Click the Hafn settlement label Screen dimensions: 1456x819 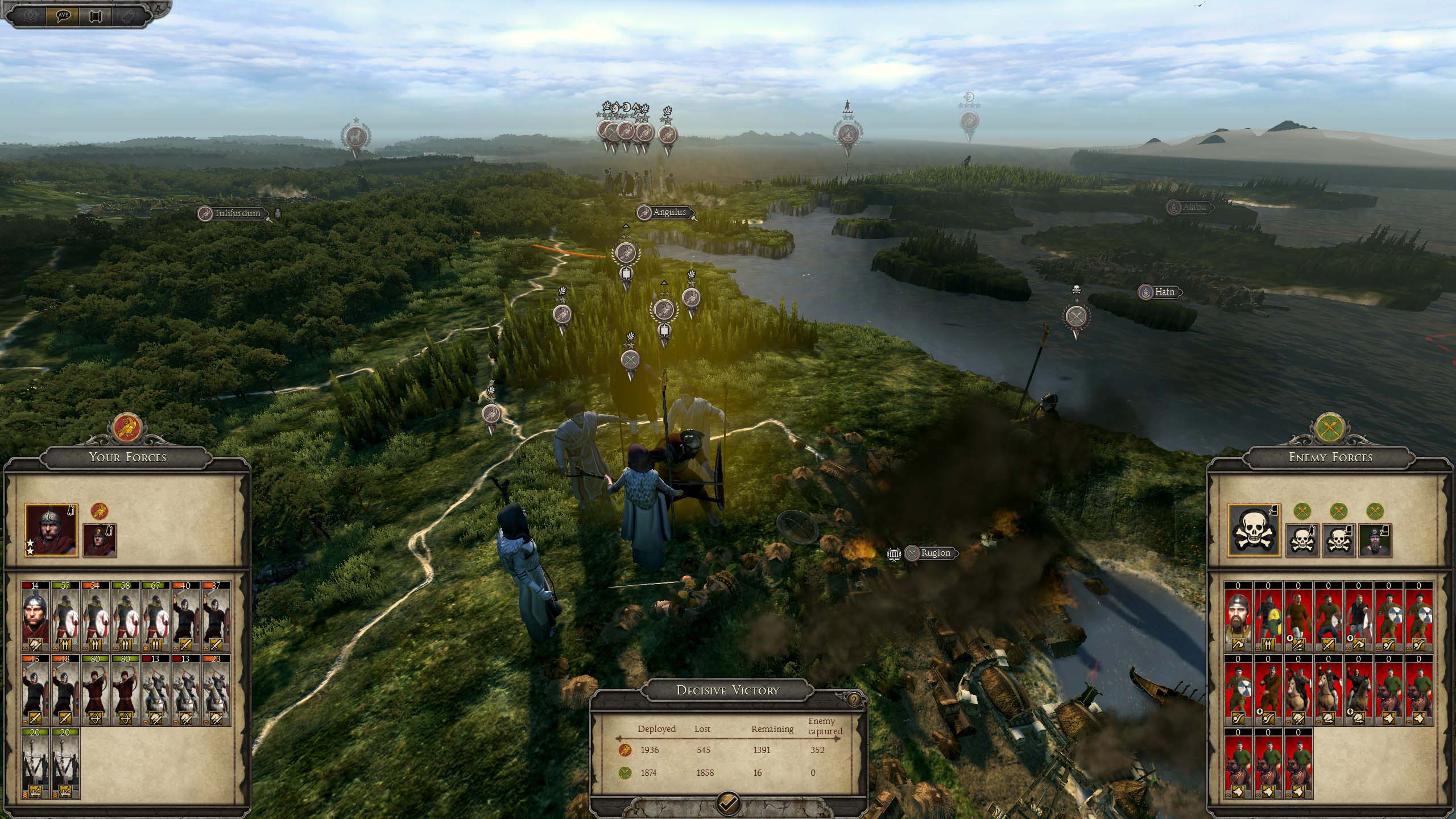click(1164, 292)
